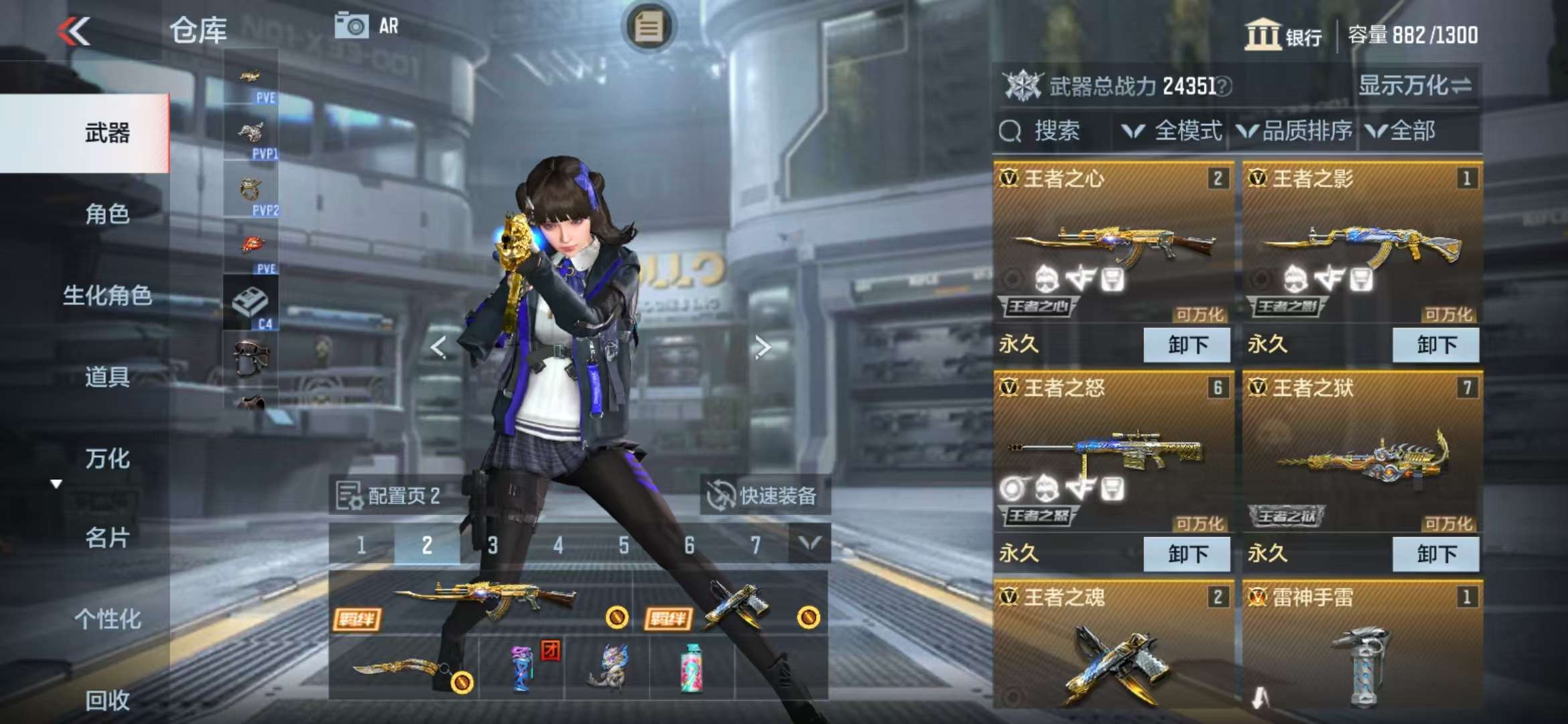Toggle 显示万化 display switch
The image size is (1568, 724).
pos(1415,86)
